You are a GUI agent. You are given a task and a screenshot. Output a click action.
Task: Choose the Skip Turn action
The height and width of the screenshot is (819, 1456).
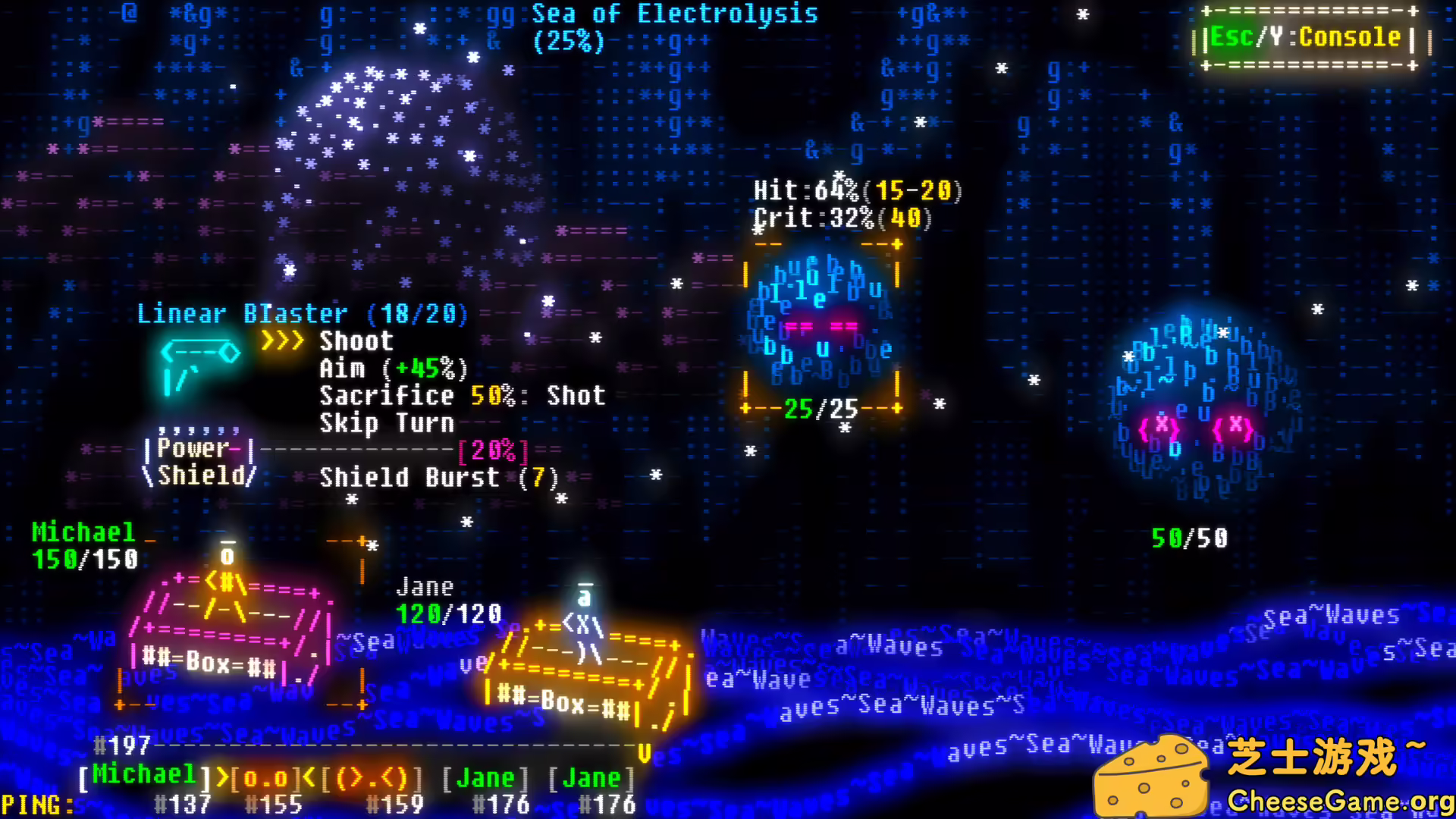(388, 423)
